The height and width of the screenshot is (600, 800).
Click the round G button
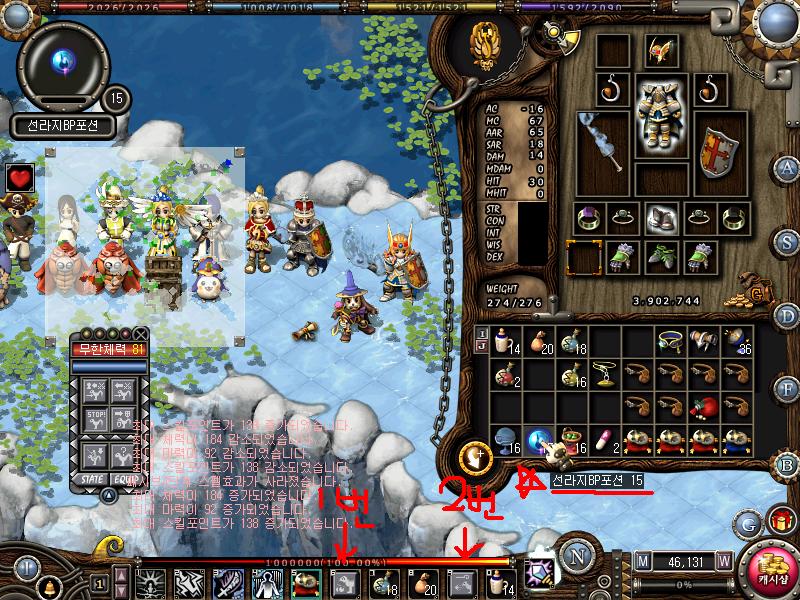[x=747, y=522]
